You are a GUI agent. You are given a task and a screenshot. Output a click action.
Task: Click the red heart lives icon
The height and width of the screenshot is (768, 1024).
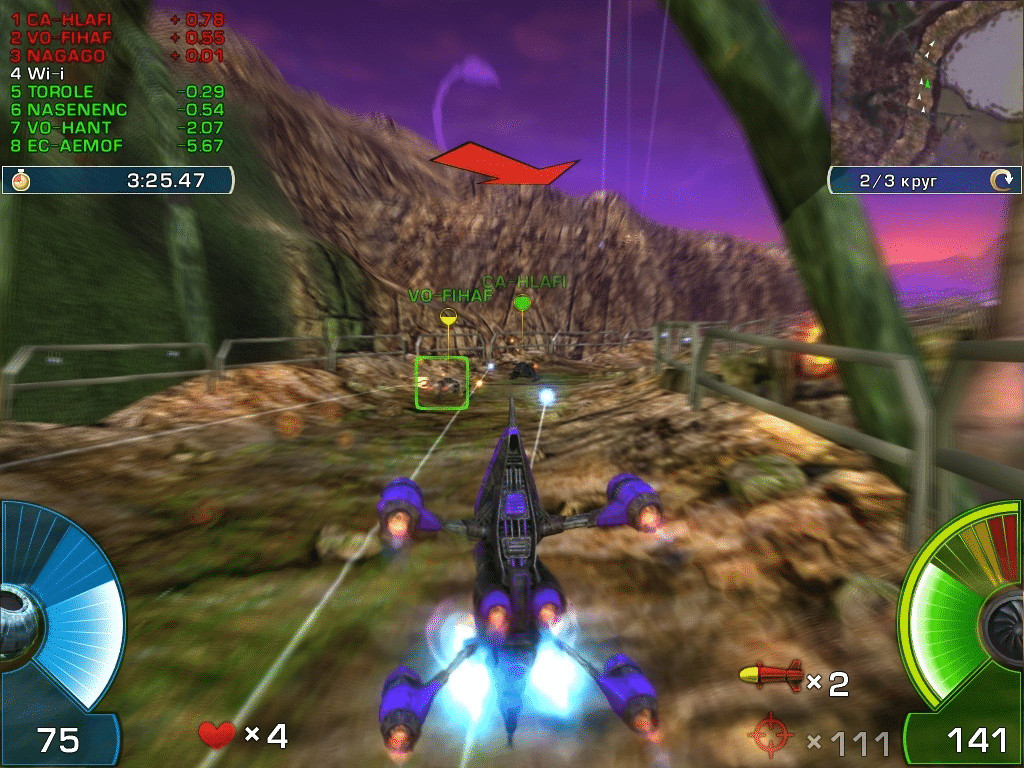(x=217, y=735)
